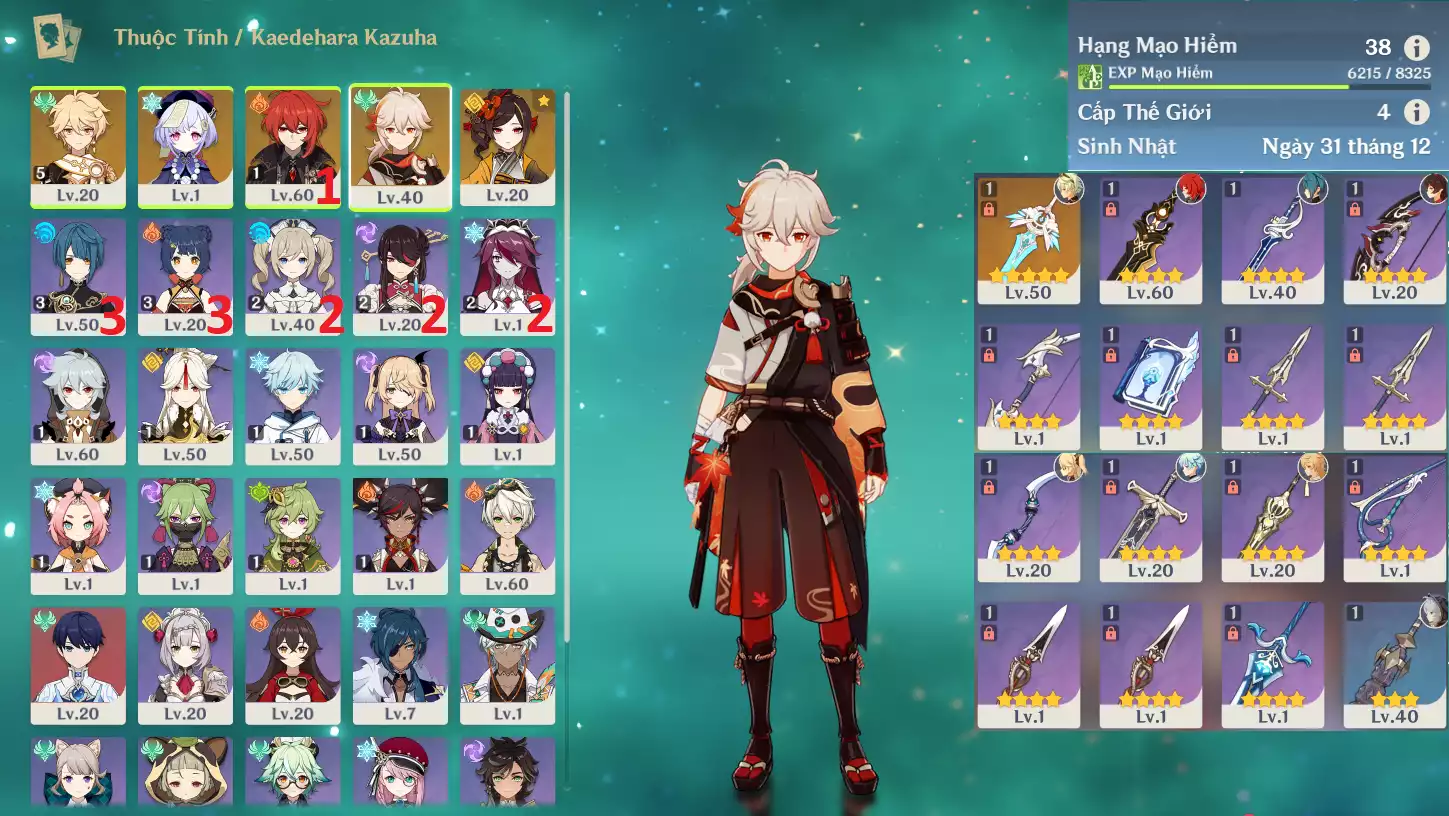Choose Razor's Lv.60 character card
This screenshot has height=816, width=1449.
78,406
